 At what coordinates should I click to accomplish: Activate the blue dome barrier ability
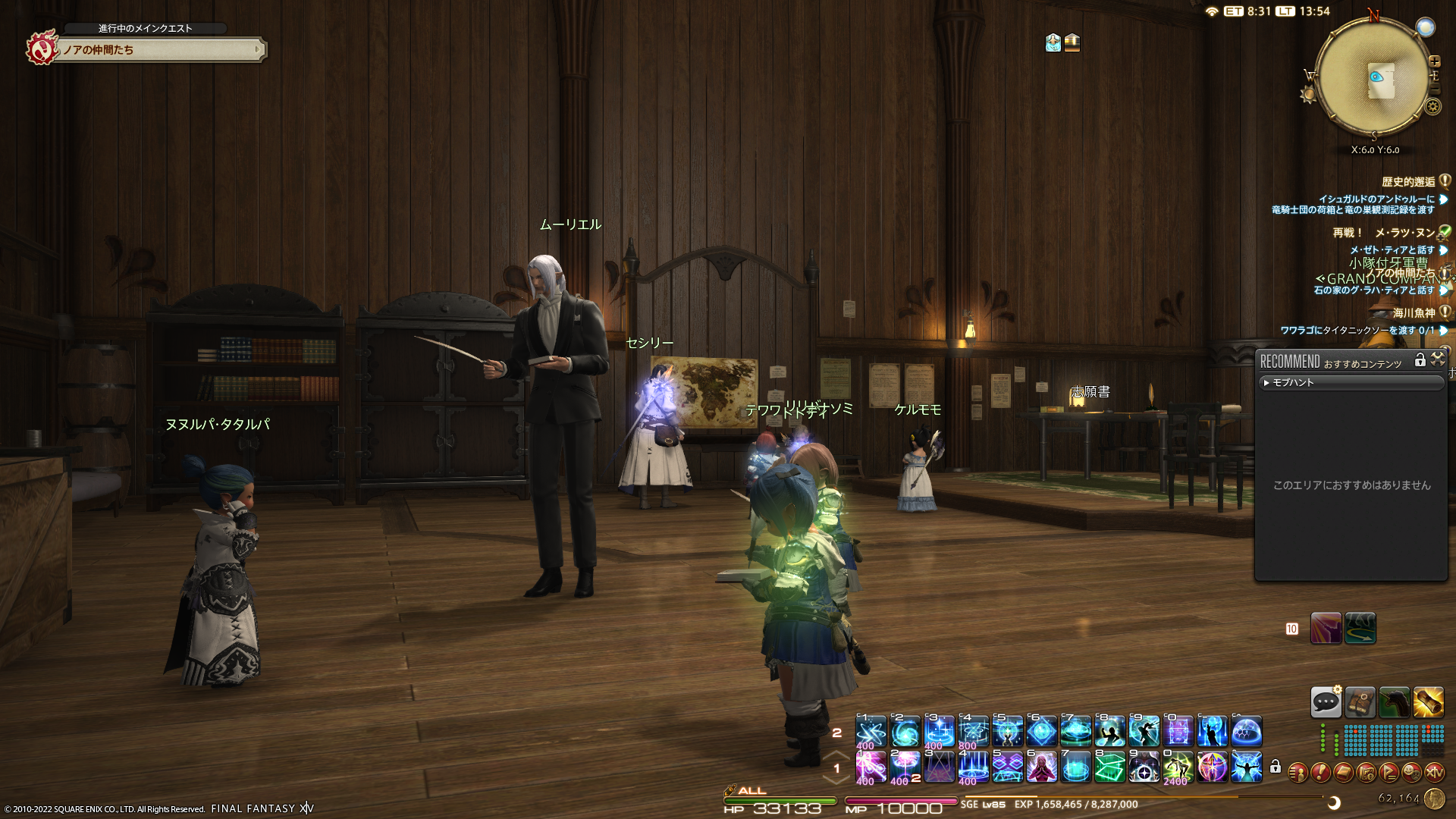pos(1247,732)
